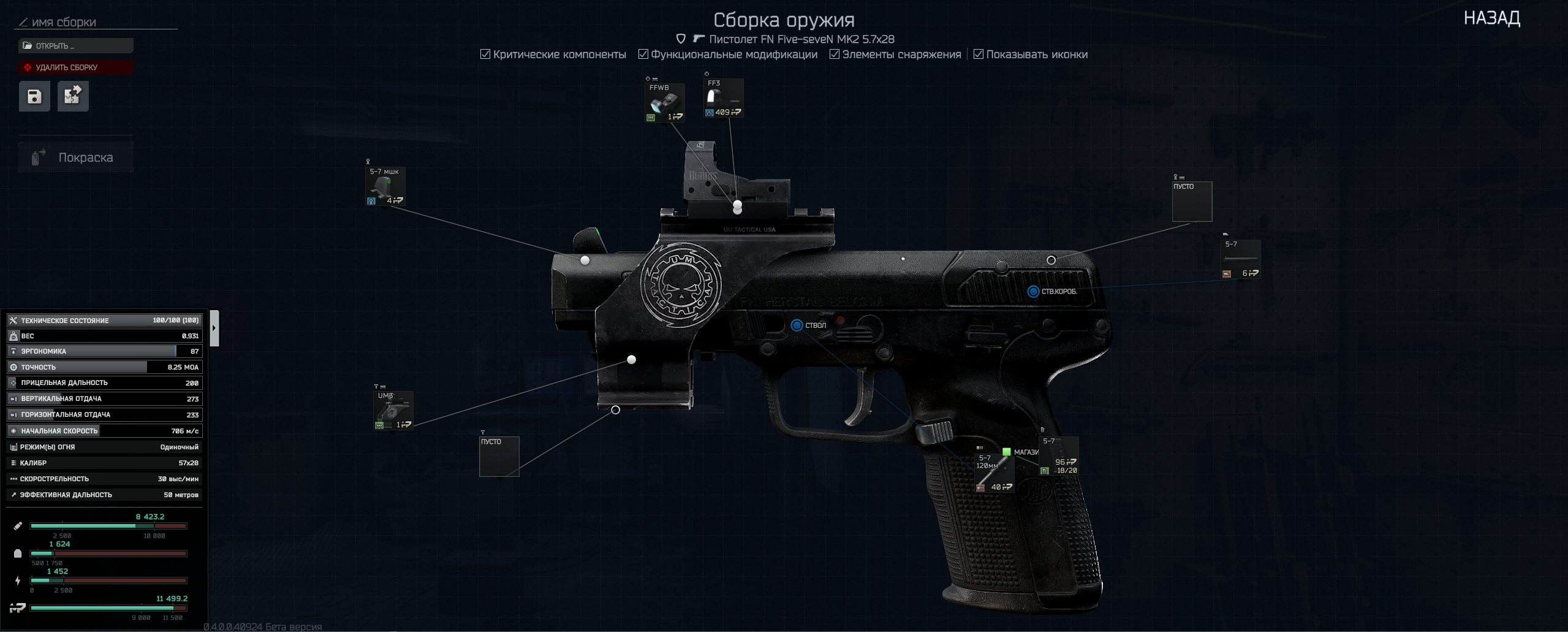This screenshot has width=1568, height=632.
Task: Select the 5-7 slide slot on the right
Action: pos(1240,259)
